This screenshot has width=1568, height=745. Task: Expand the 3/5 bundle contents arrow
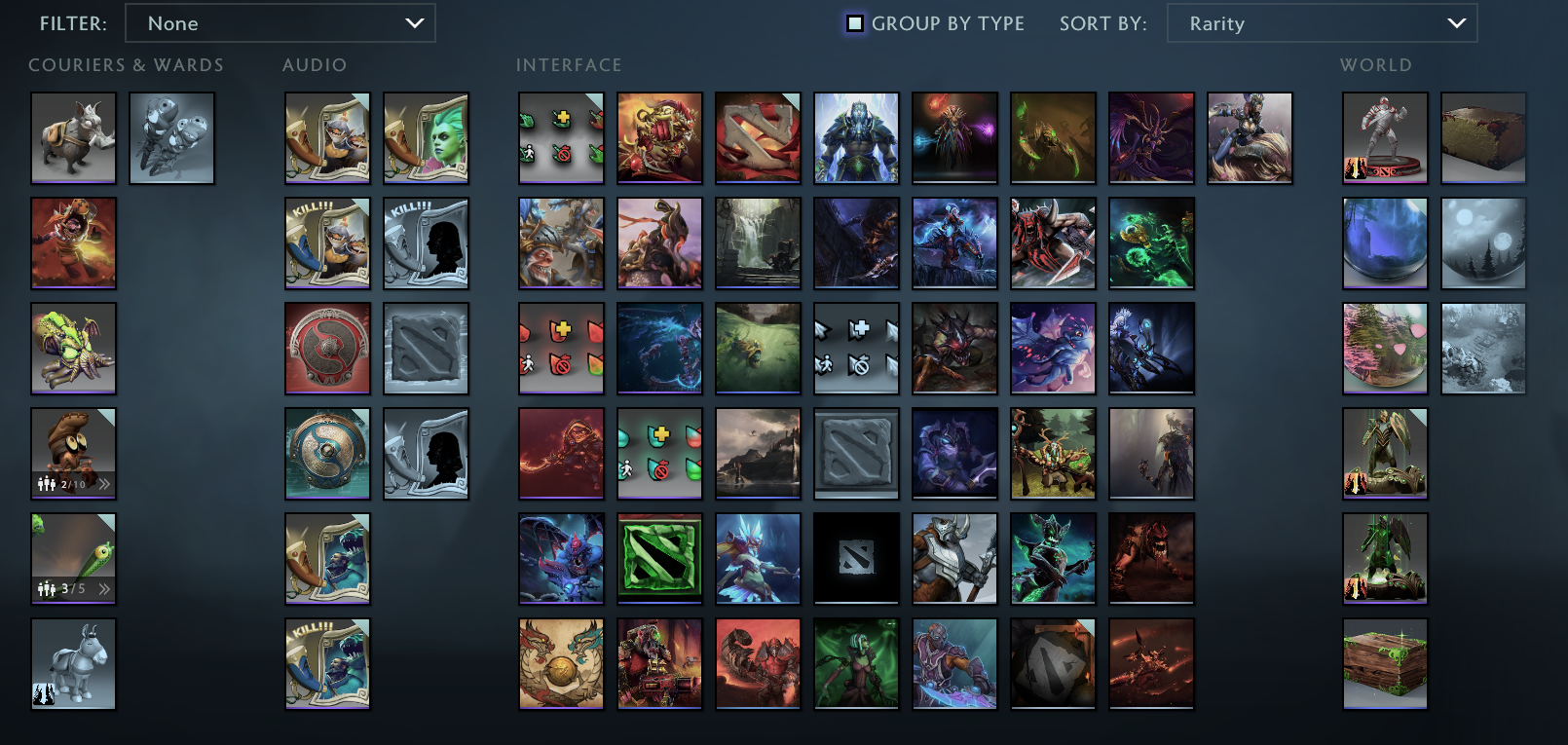(104, 587)
